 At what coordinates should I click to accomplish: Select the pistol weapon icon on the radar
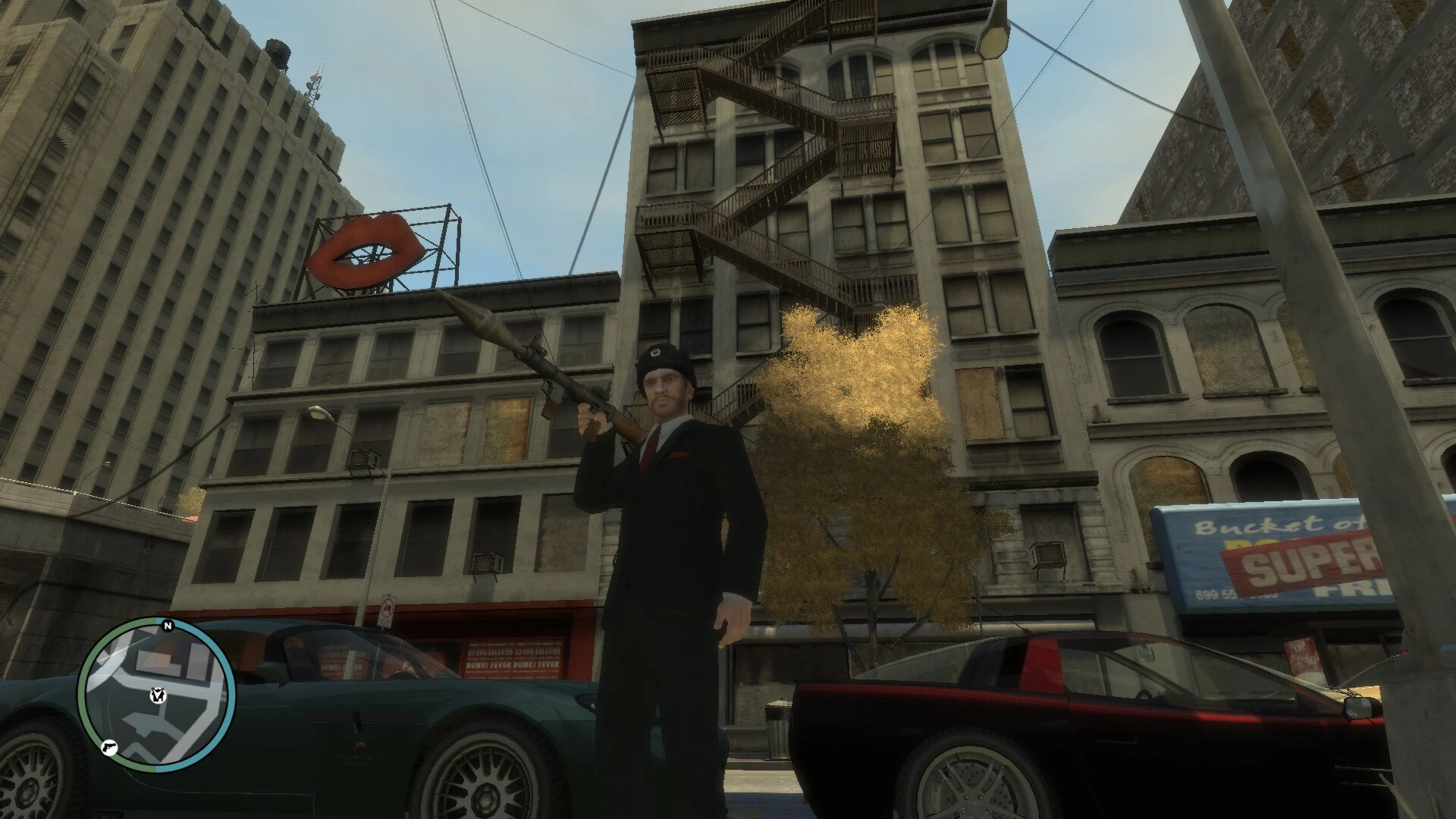(x=109, y=748)
